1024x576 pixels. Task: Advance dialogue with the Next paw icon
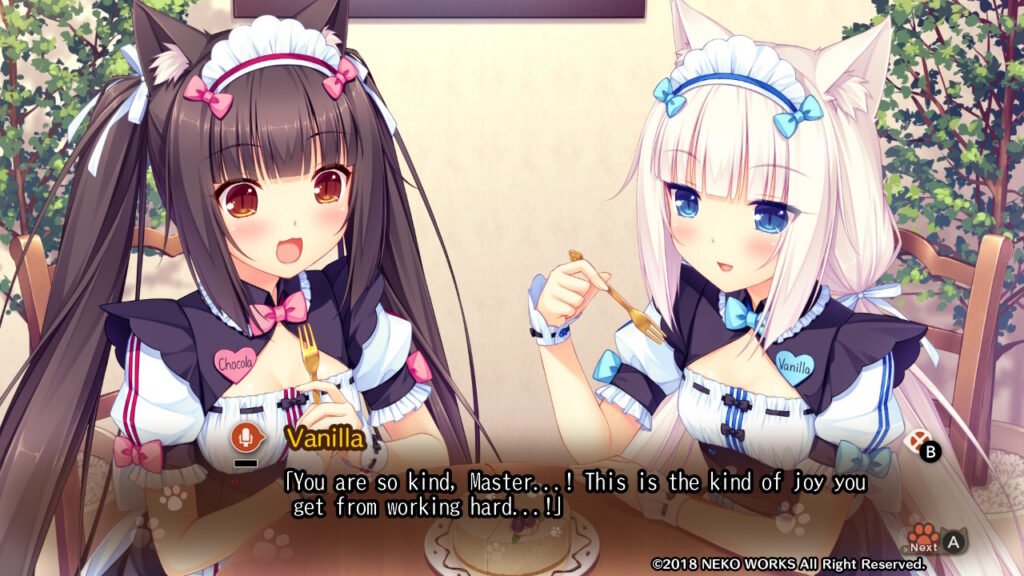tap(923, 536)
